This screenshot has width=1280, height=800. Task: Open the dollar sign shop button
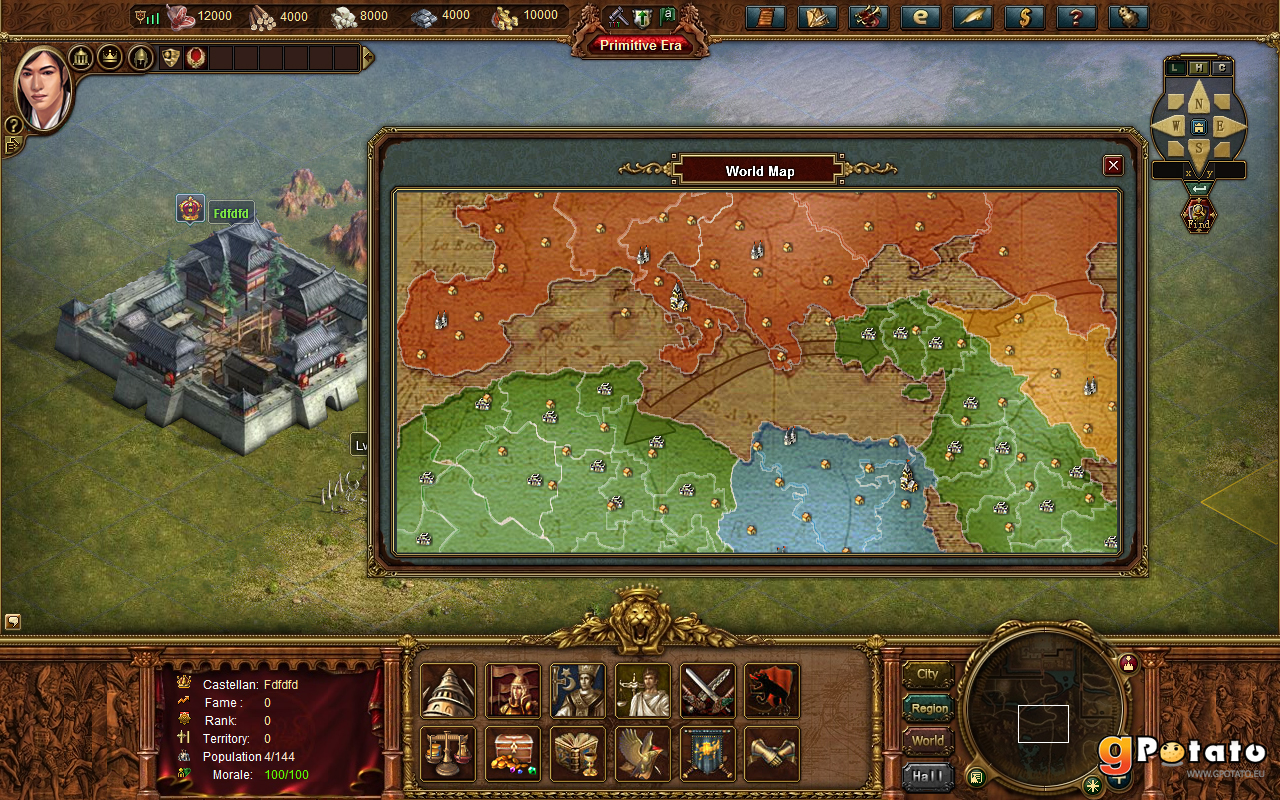1024,17
